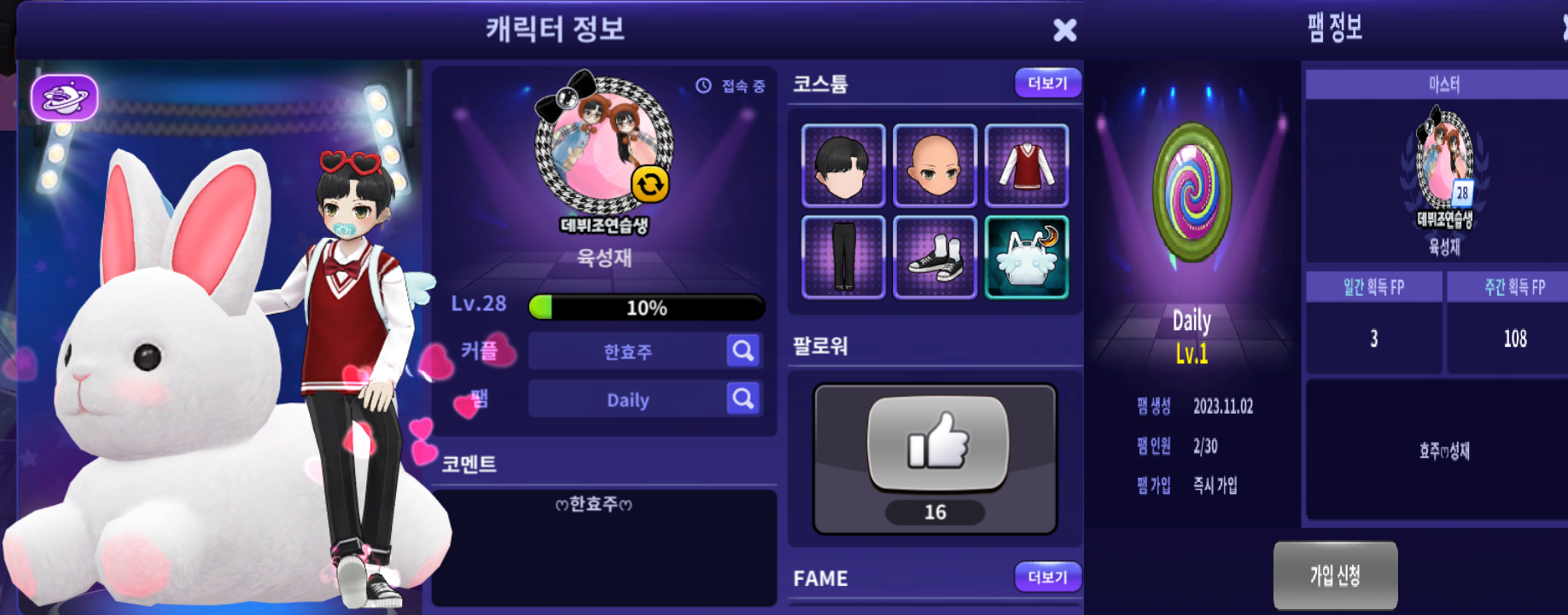Select the black pants costume slot
The image size is (1568, 615).
pos(842,257)
